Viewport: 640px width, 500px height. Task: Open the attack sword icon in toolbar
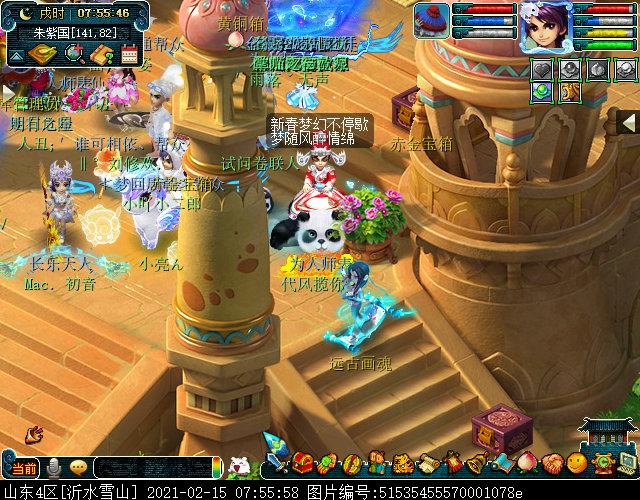click(273, 463)
